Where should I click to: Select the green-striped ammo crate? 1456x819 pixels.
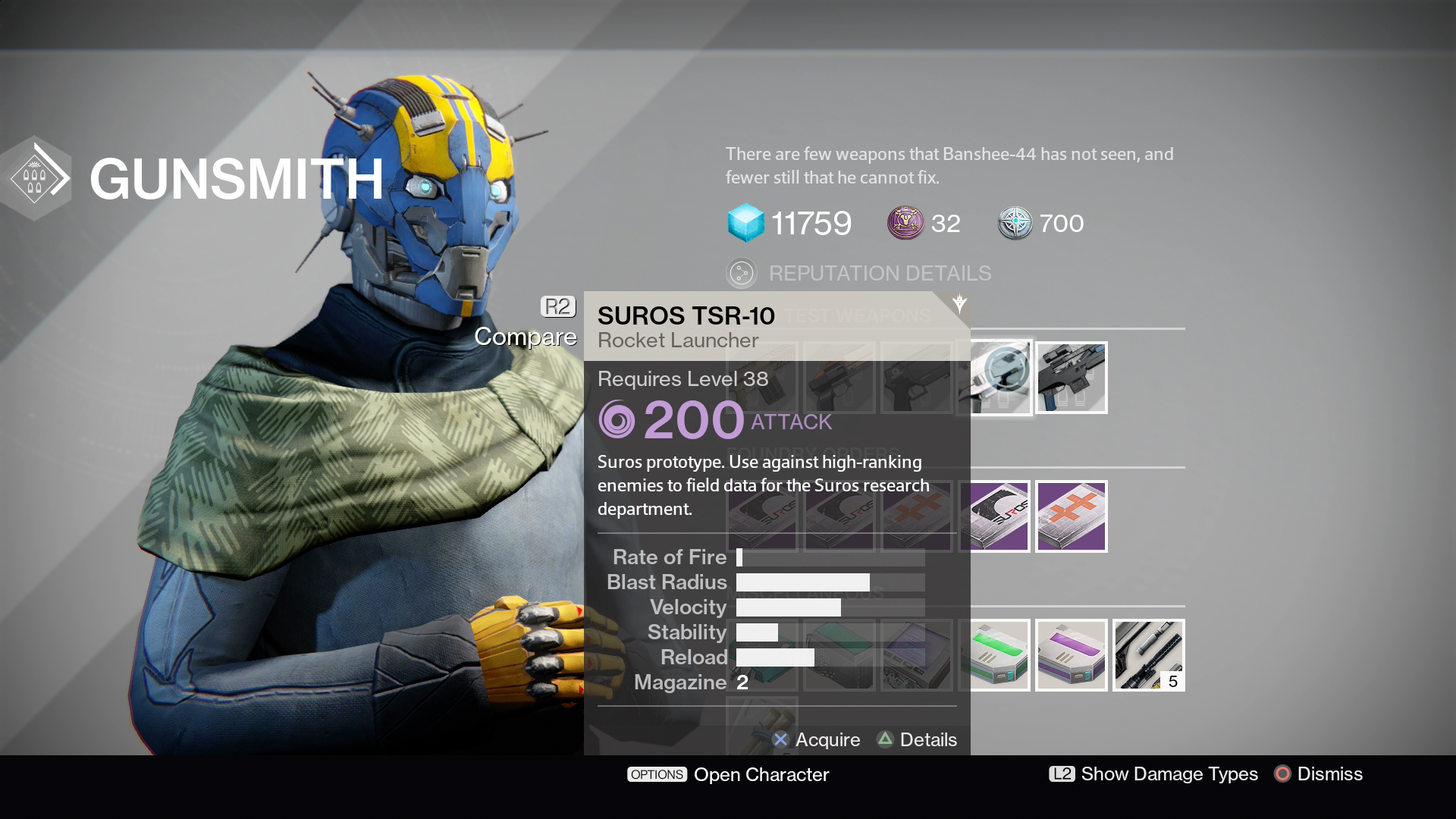point(995,655)
